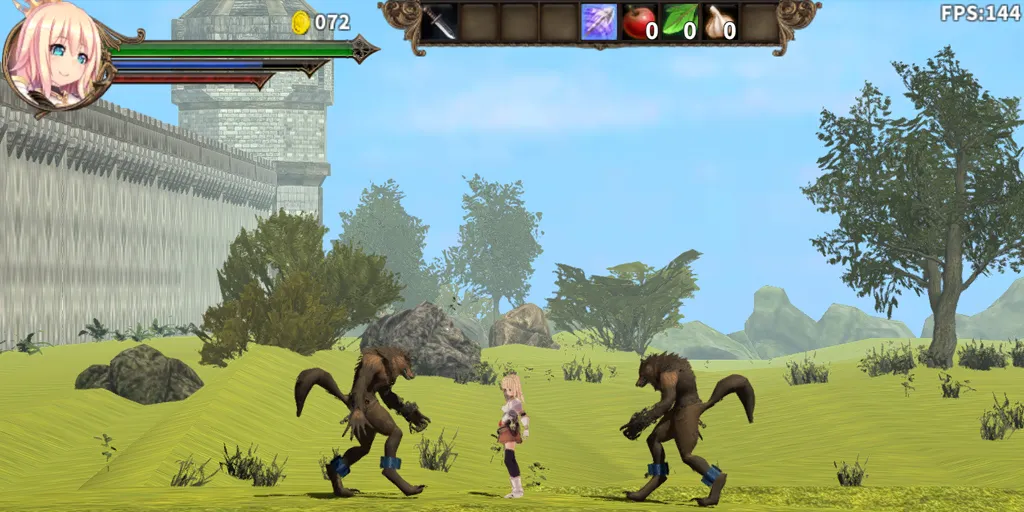Image resolution: width=1024 pixels, height=512 pixels.
Task: Activate the purple arrow skill slot
Action: (599, 22)
